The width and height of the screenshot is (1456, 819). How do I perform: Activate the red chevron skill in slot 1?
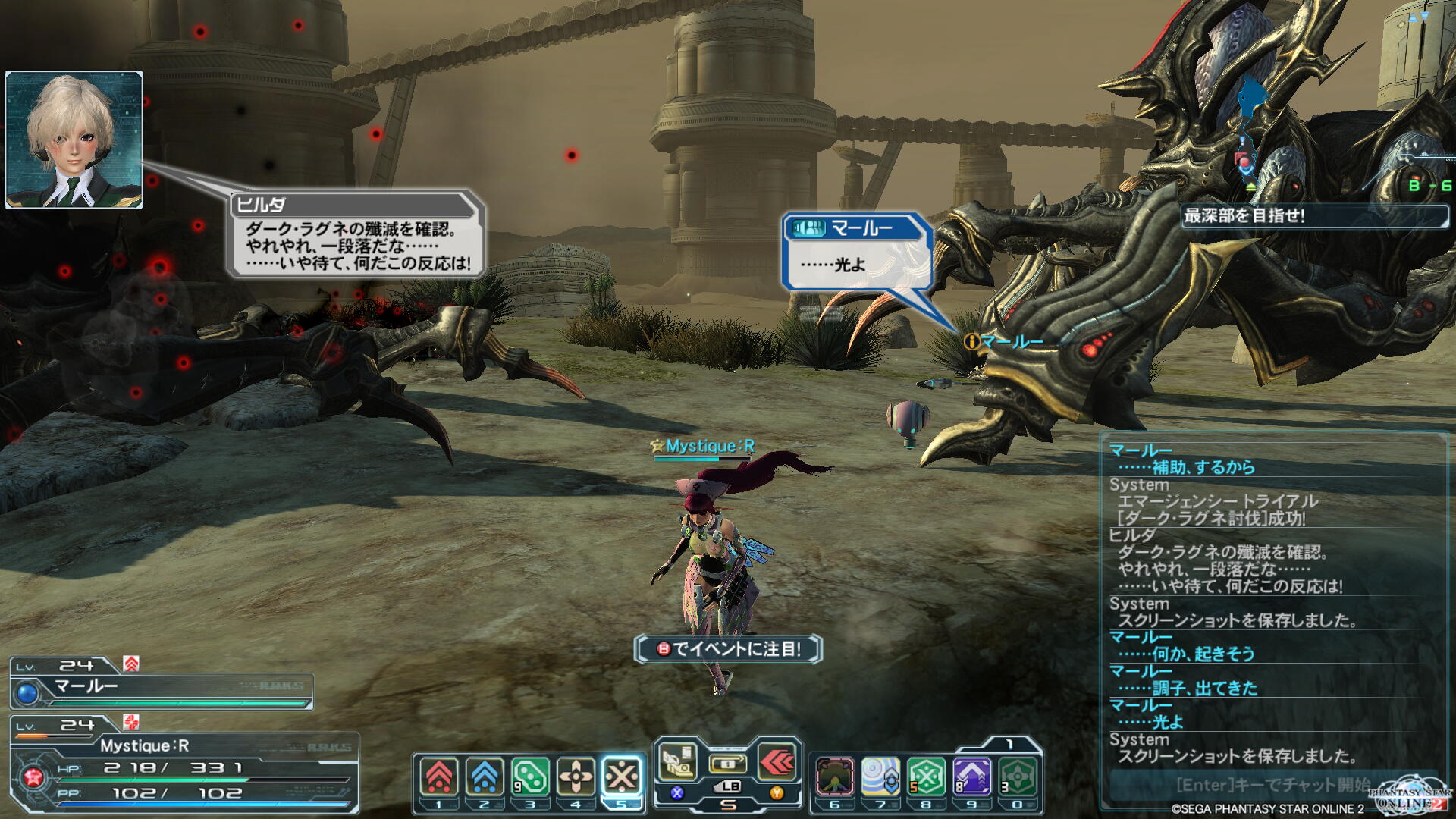click(x=439, y=777)
